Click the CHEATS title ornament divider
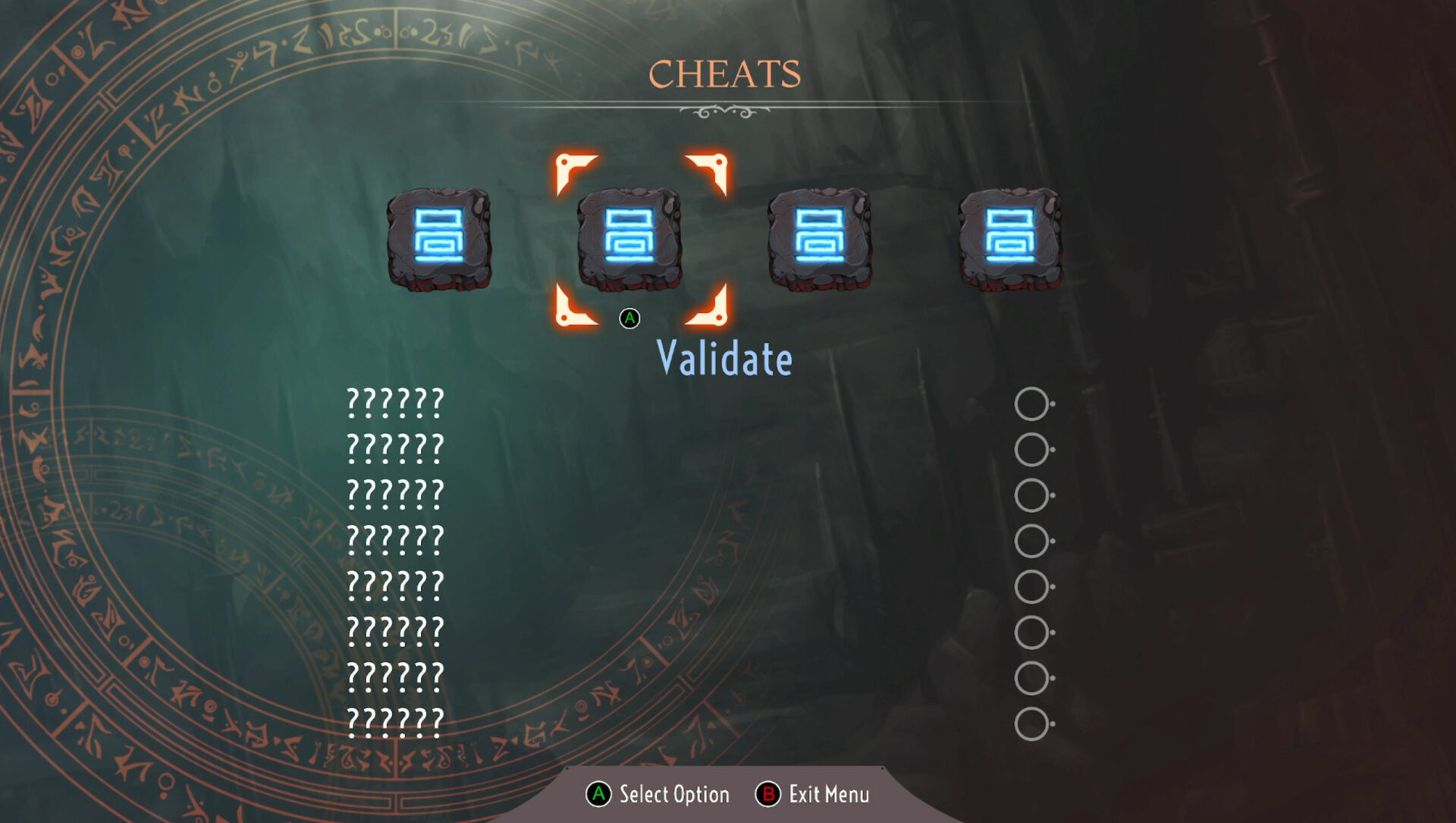This screenshot has height=823, width=1456. 726,108
